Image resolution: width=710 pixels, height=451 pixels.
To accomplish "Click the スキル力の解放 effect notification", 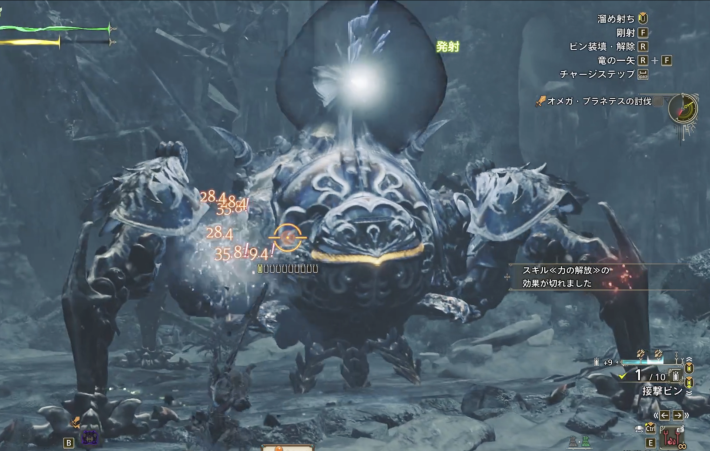I will [565, 275].
